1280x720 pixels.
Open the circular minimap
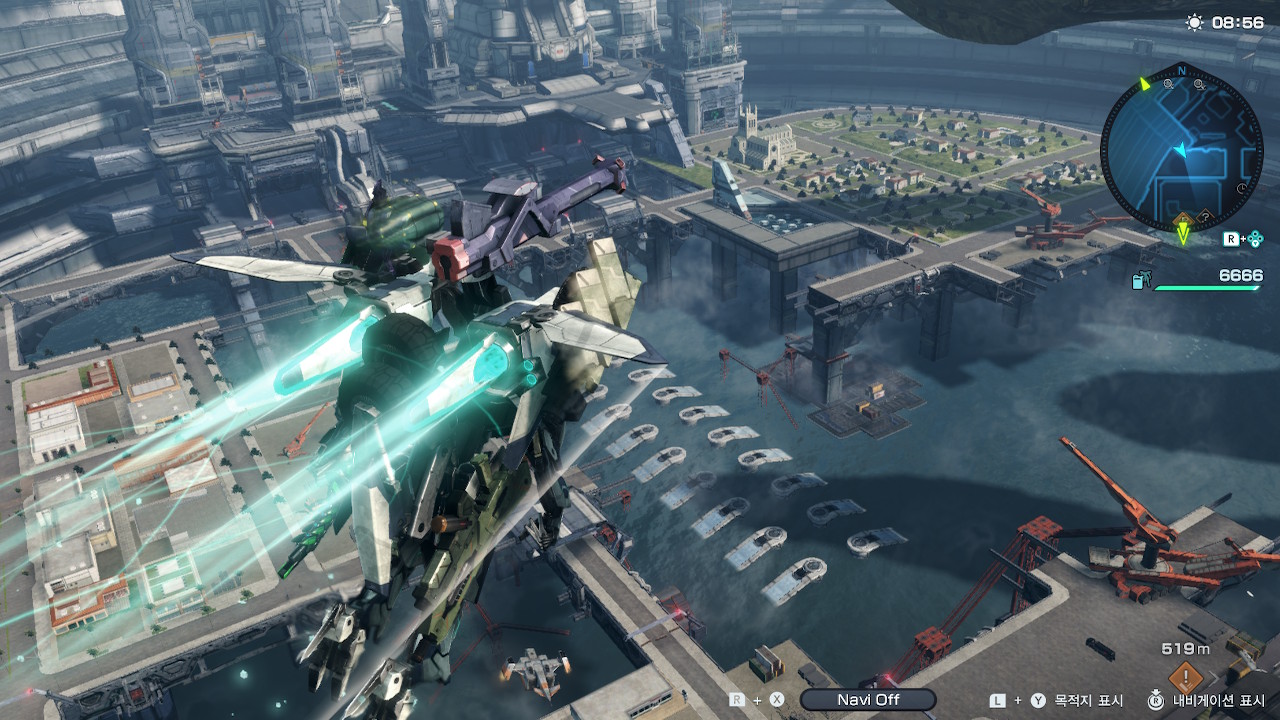pos(1181,147)
